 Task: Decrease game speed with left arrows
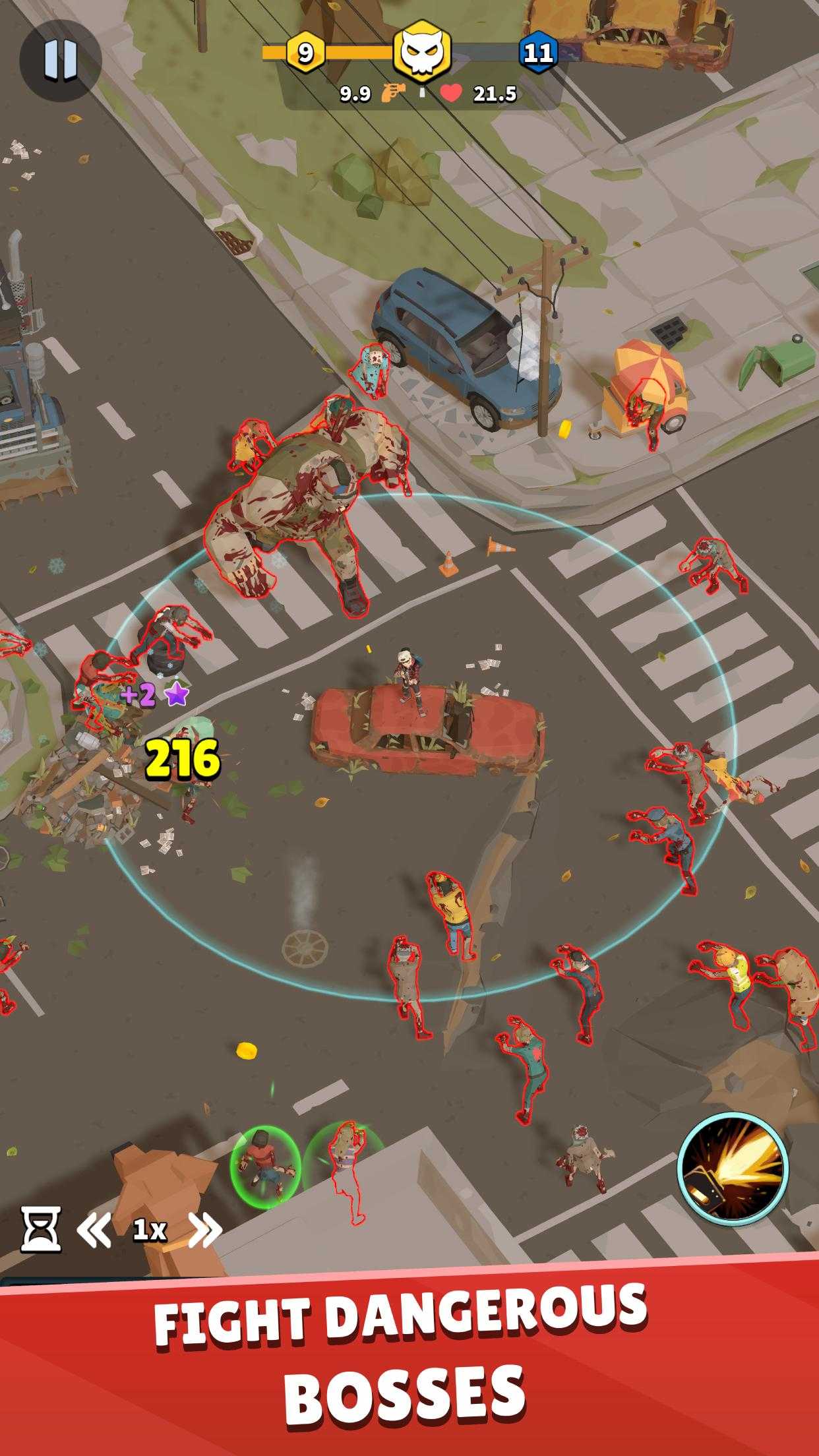point(94,1229)
